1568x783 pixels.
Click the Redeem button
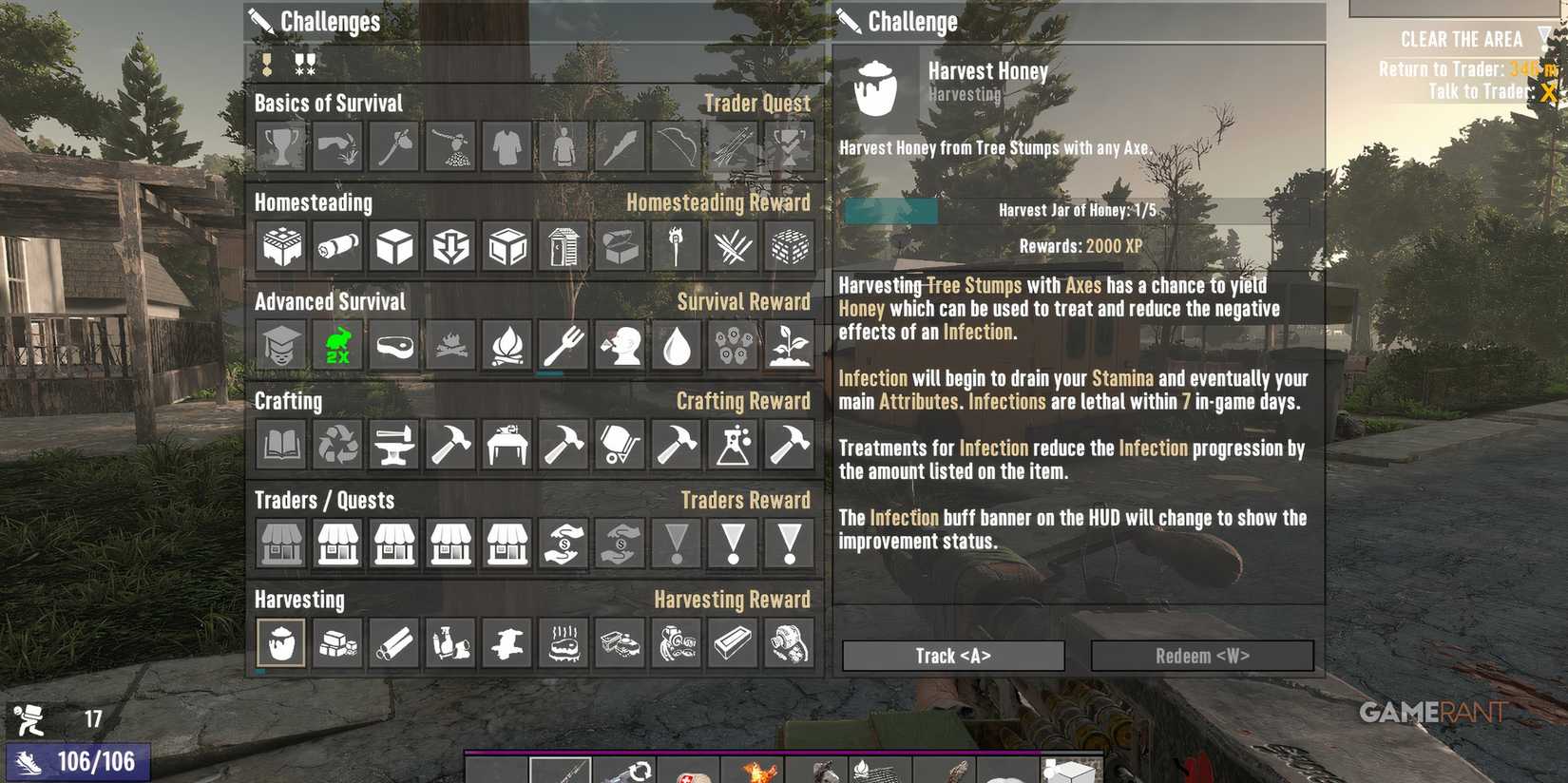1201,655
